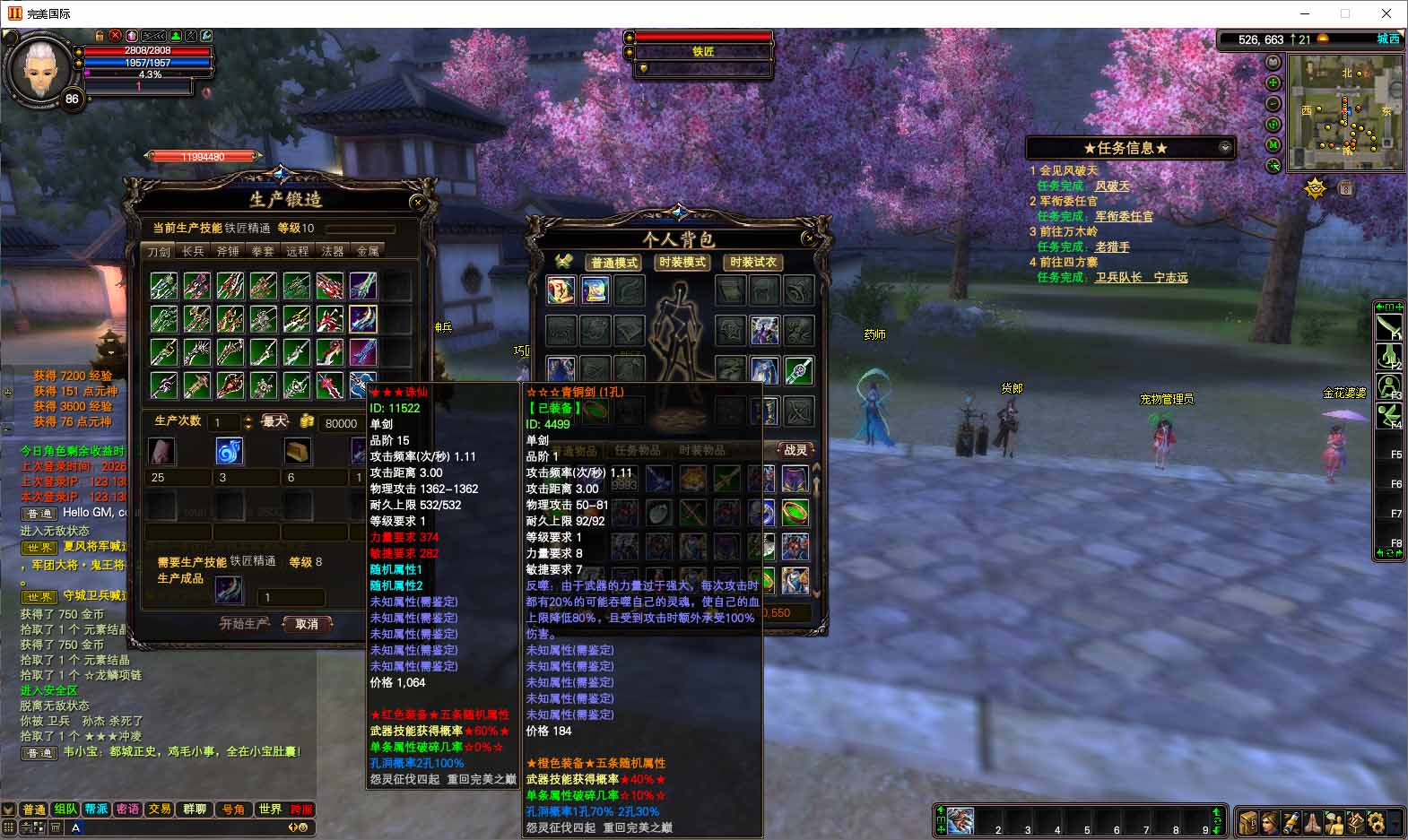Click the 最大 max quantity button

pos(274,421)
